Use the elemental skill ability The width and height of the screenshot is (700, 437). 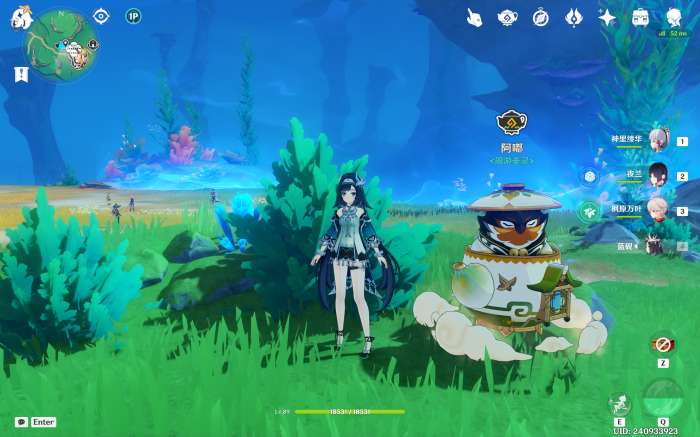click(x=620, y=402)
